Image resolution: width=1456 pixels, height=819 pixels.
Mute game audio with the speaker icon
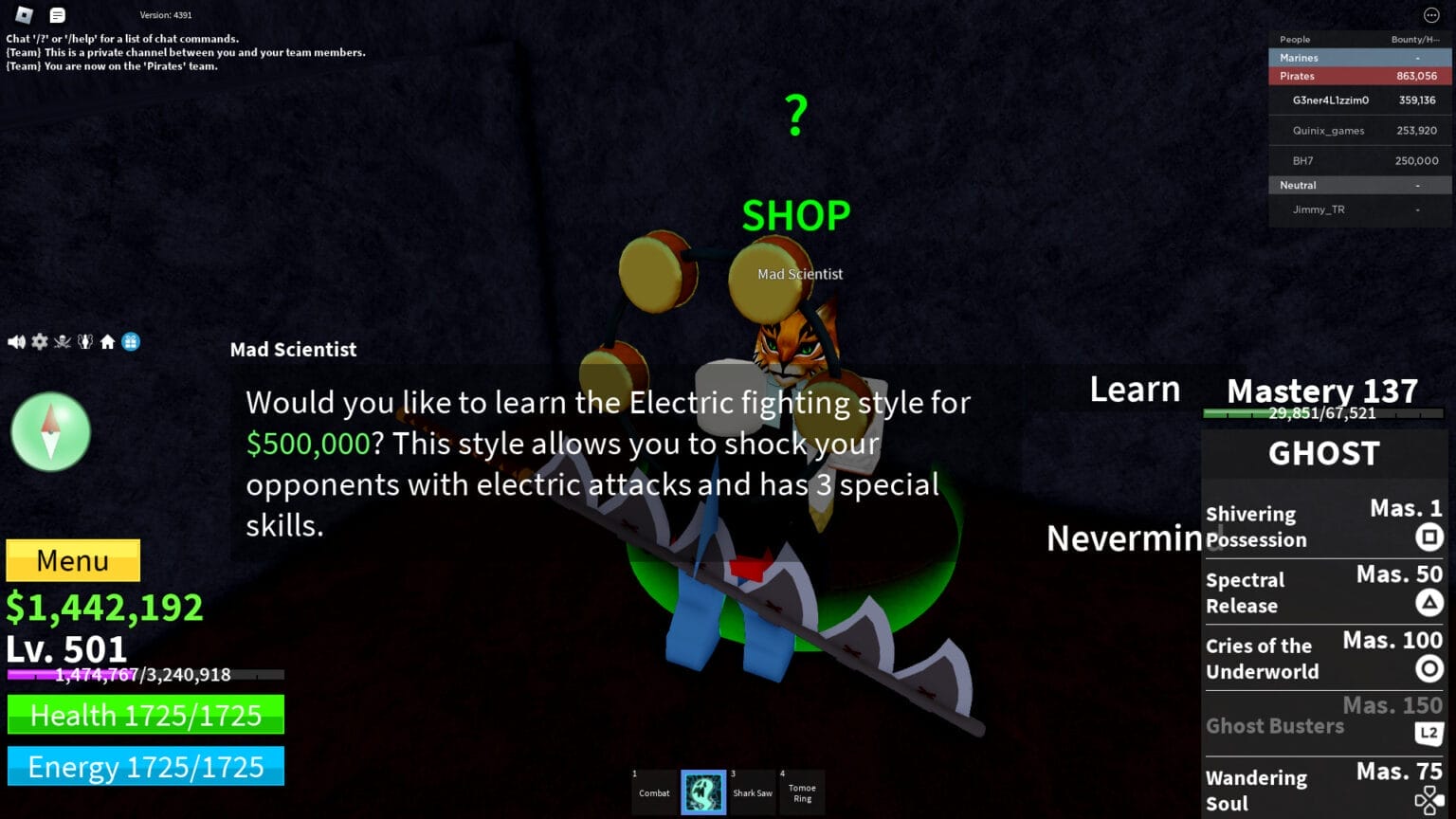click(15, 341)
